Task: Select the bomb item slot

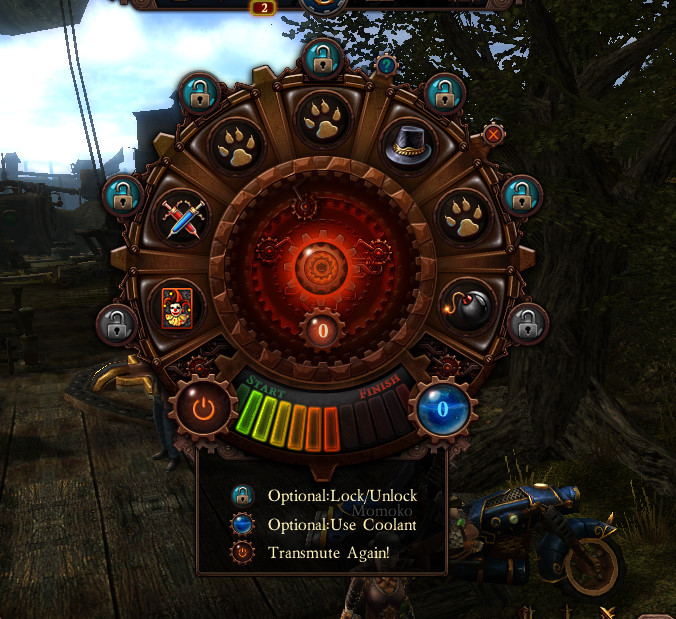Action: 469,305
